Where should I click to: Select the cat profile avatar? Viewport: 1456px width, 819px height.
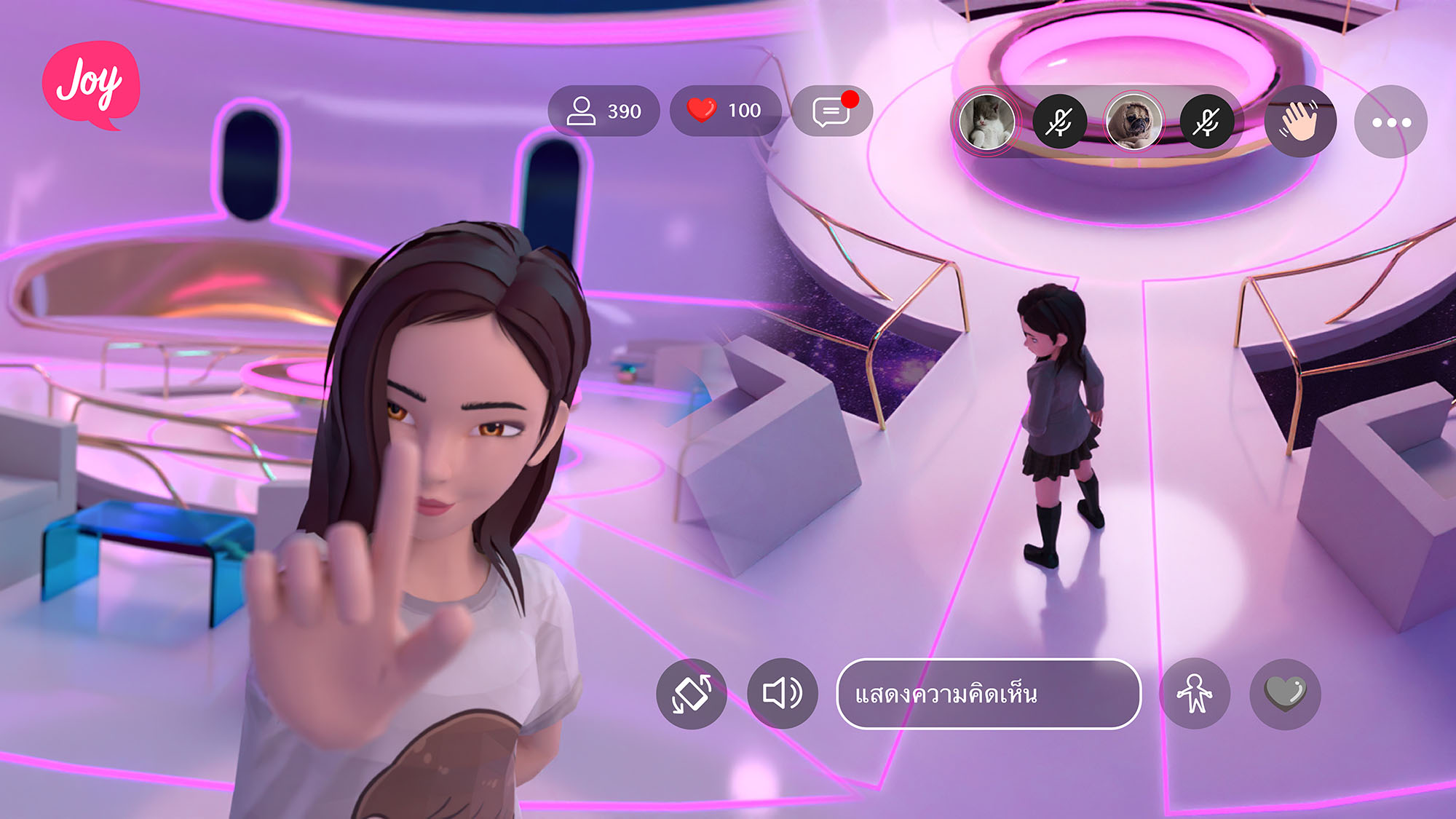click(x=987, y=122)
